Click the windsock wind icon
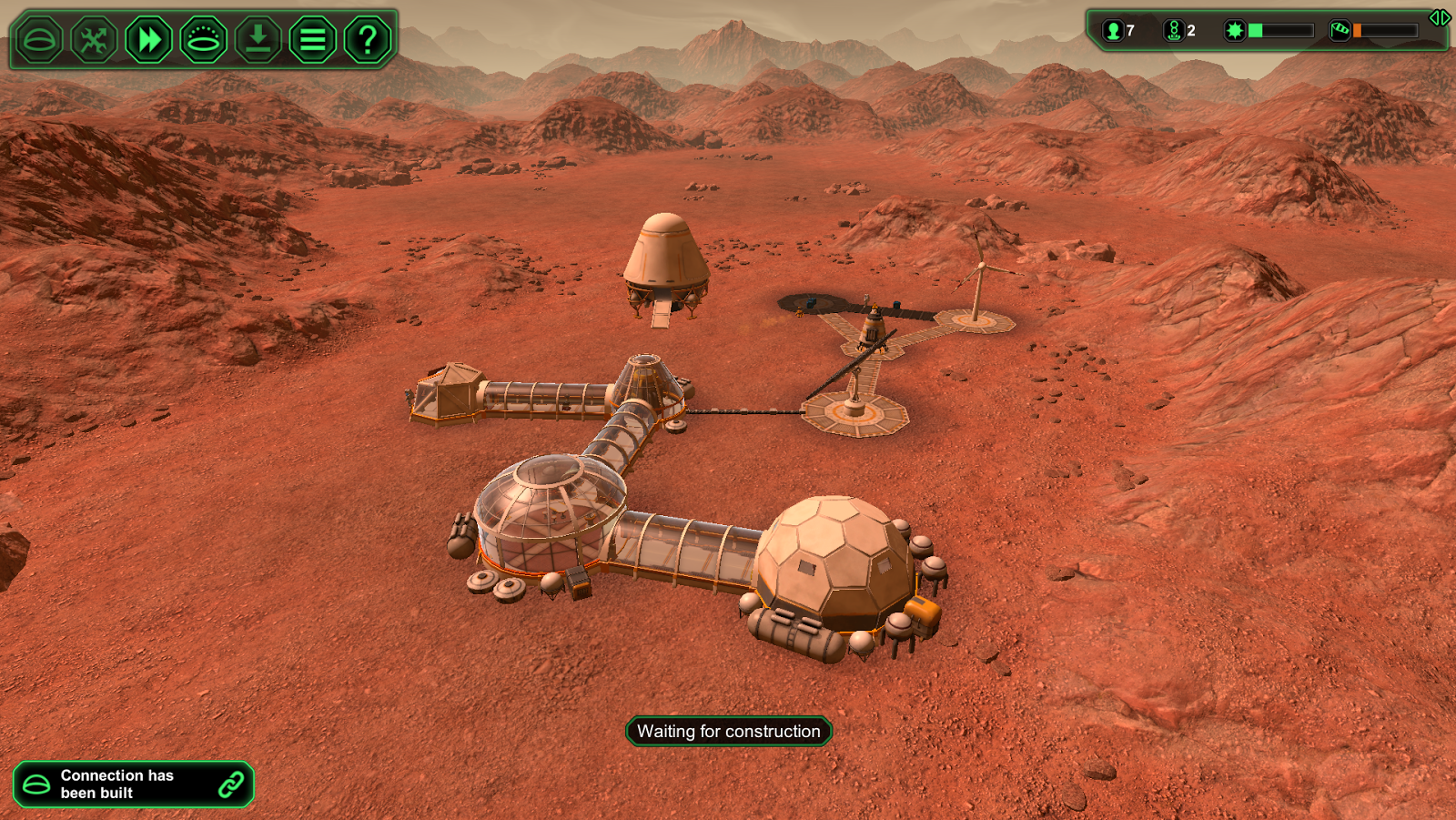 (1340, 31)
